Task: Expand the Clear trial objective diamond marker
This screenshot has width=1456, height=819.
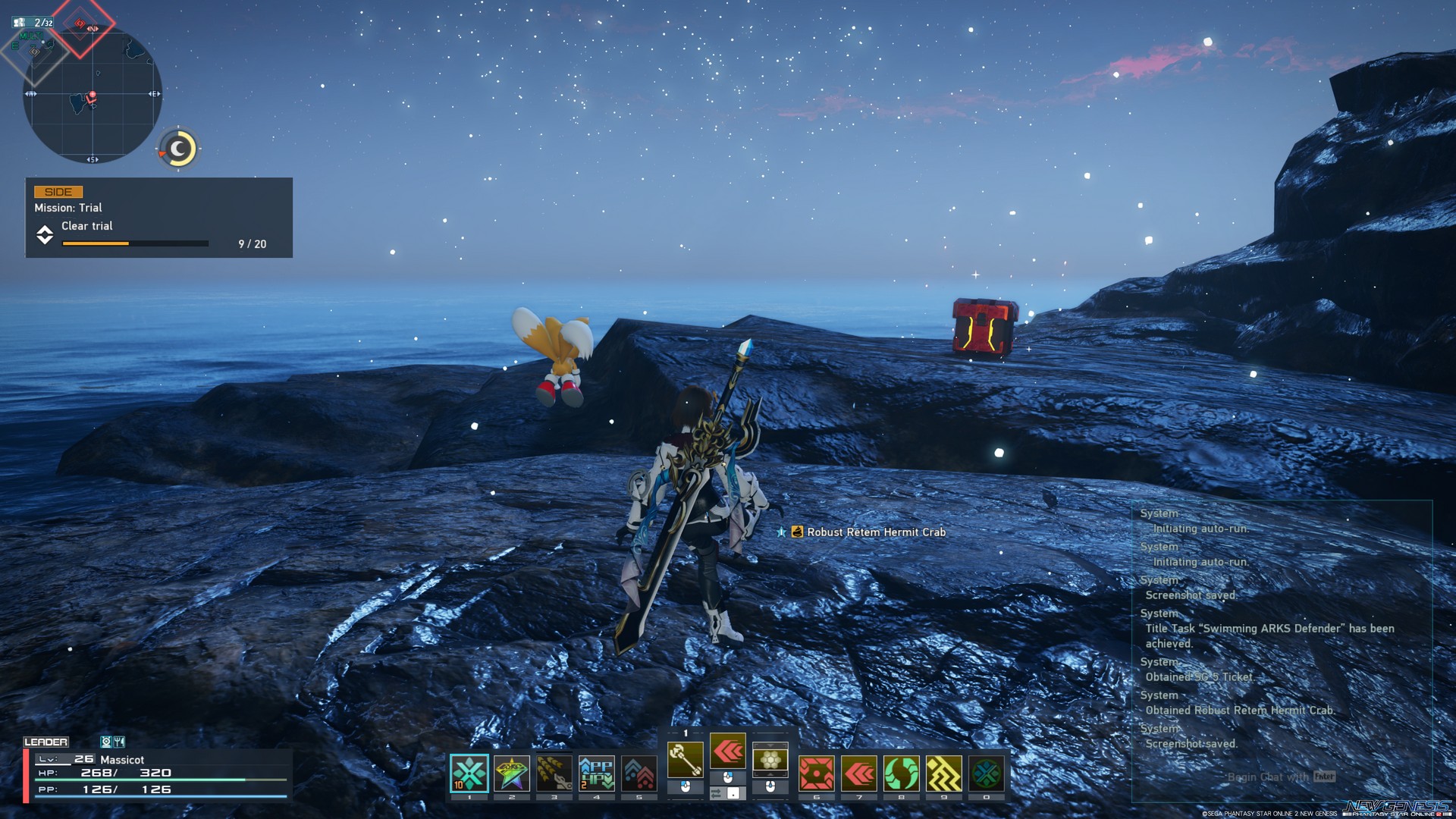Action: [47, 236]
